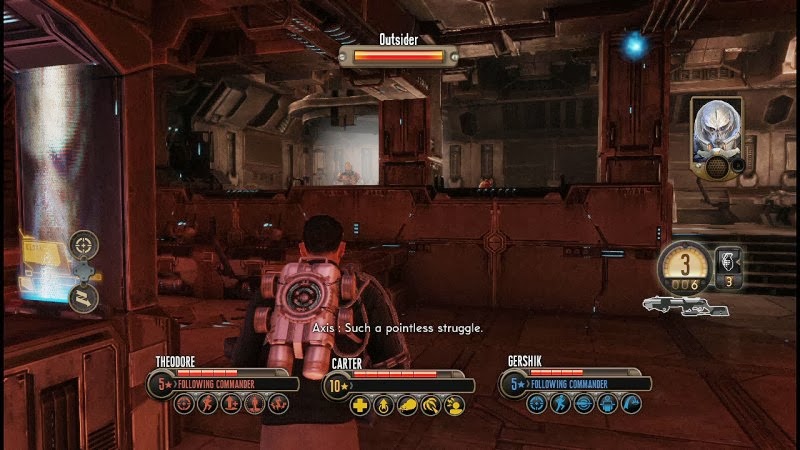Viewport: 800px width, 450px height.
Task: Activate Gershik's crosshair ability icon
Action: [537, 404]
